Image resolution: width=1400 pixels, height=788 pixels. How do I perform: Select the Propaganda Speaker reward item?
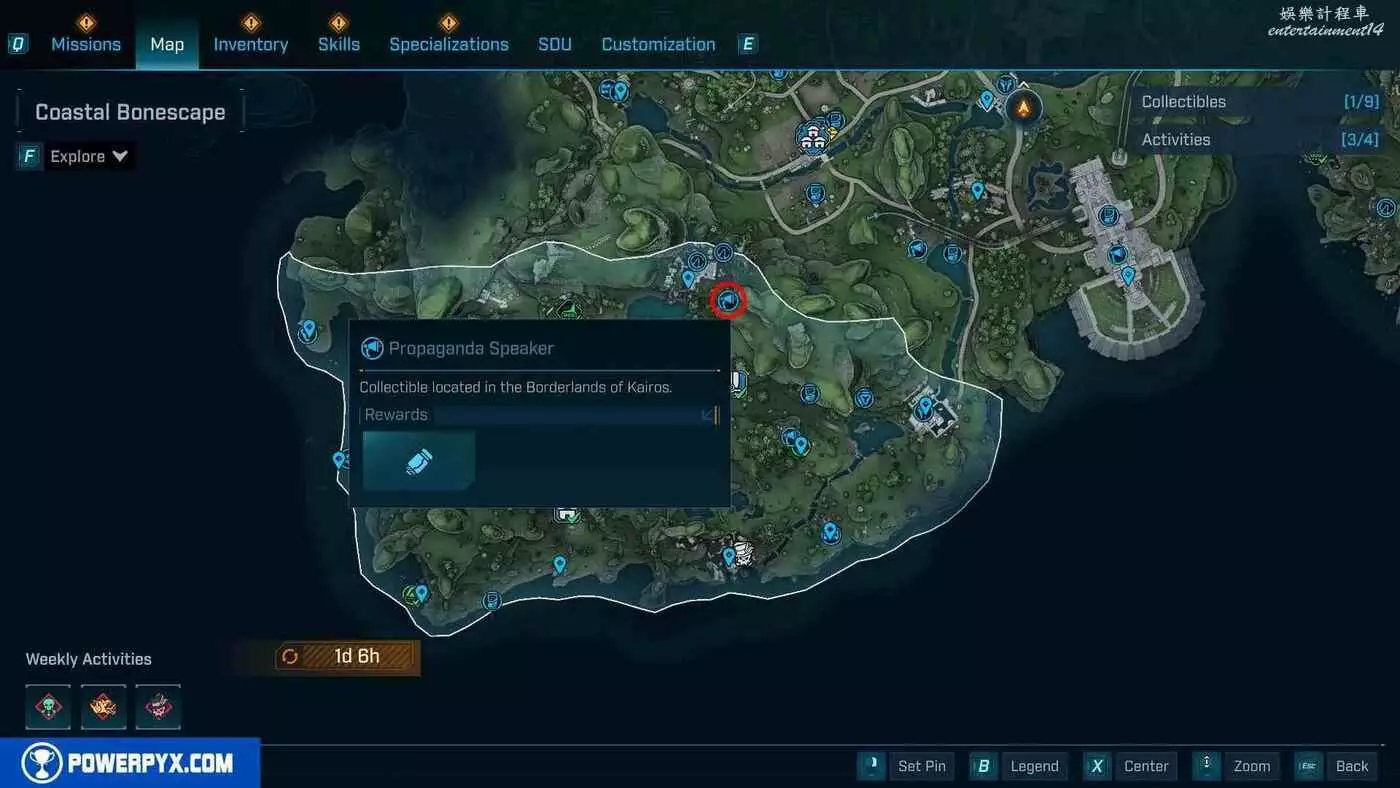coord(418,461)
